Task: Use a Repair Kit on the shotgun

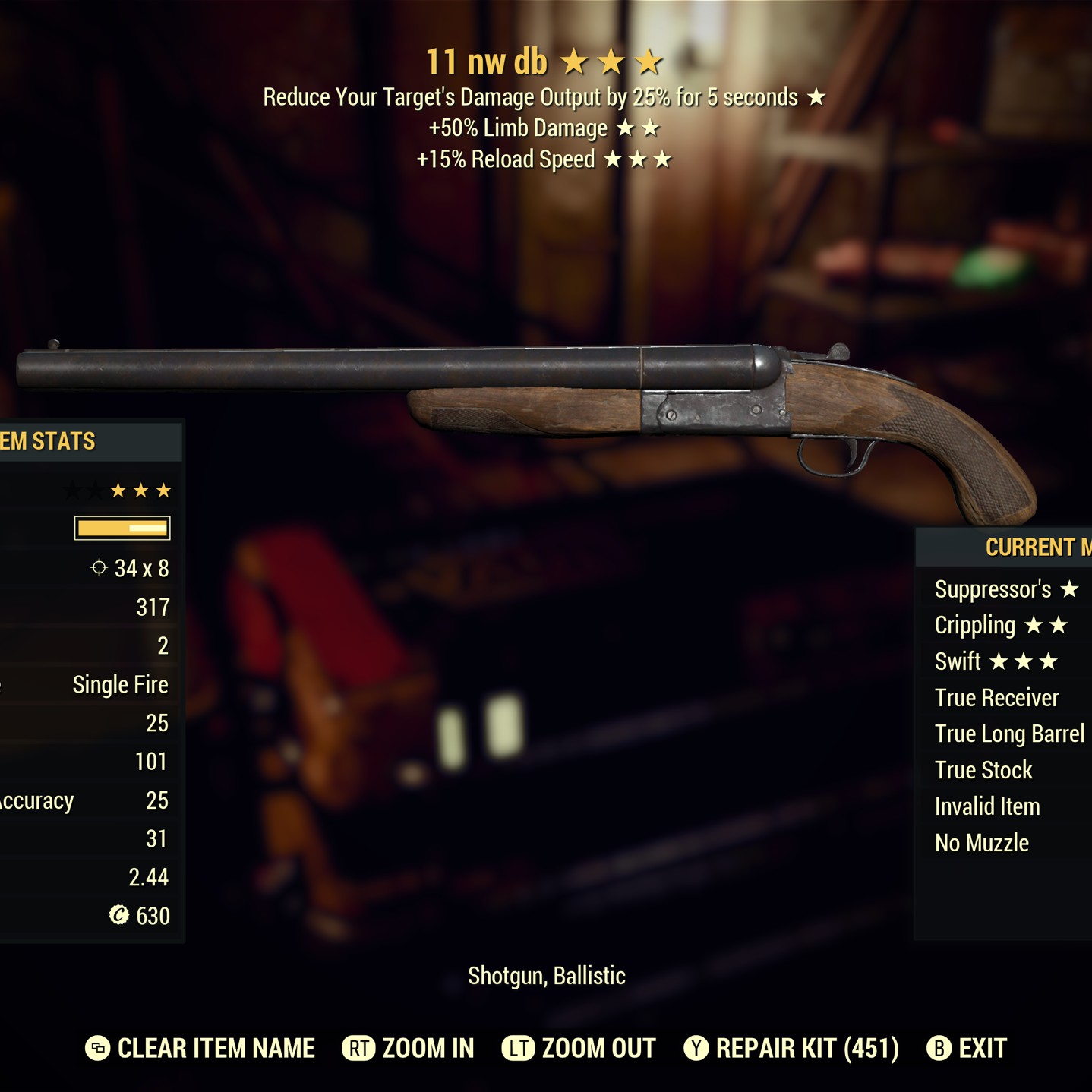Action: point(791,1049)
